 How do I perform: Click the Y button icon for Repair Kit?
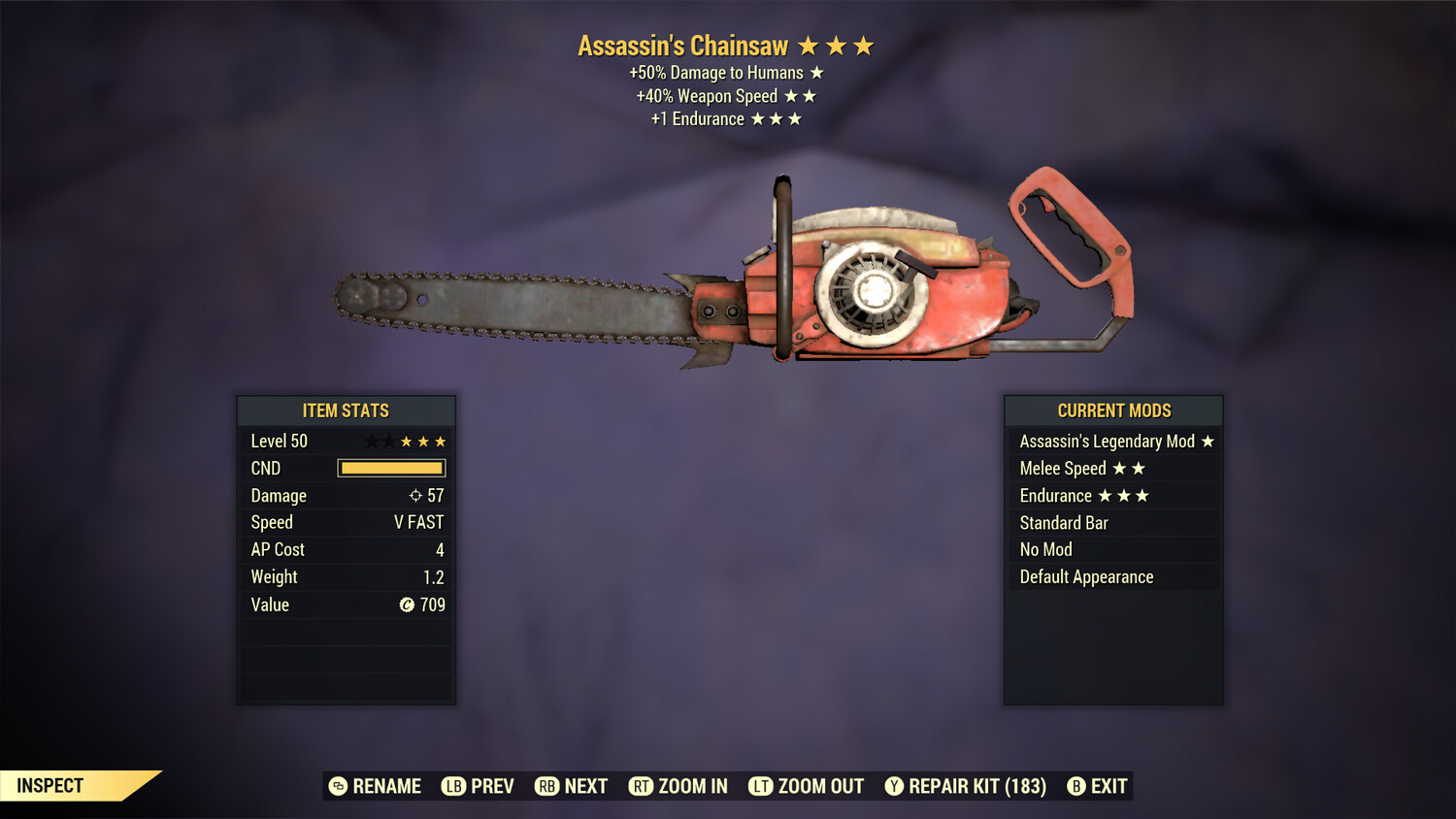coord(894,786)
